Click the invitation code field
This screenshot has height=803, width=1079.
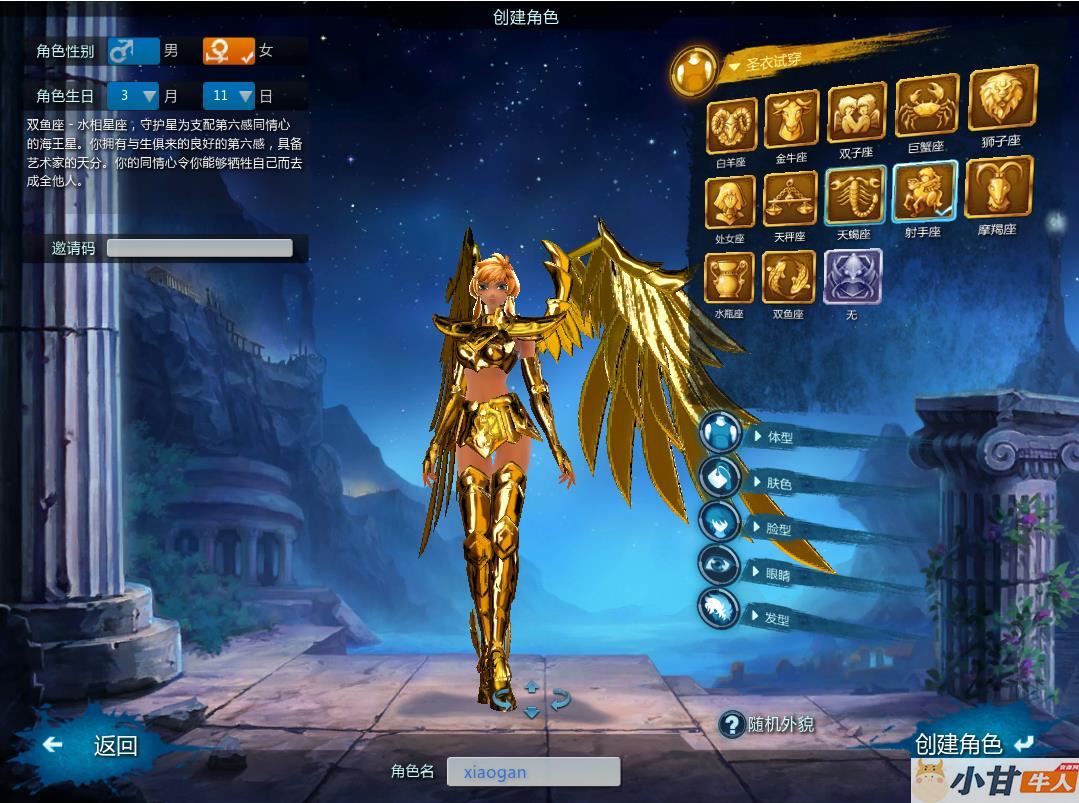[199, 248]
